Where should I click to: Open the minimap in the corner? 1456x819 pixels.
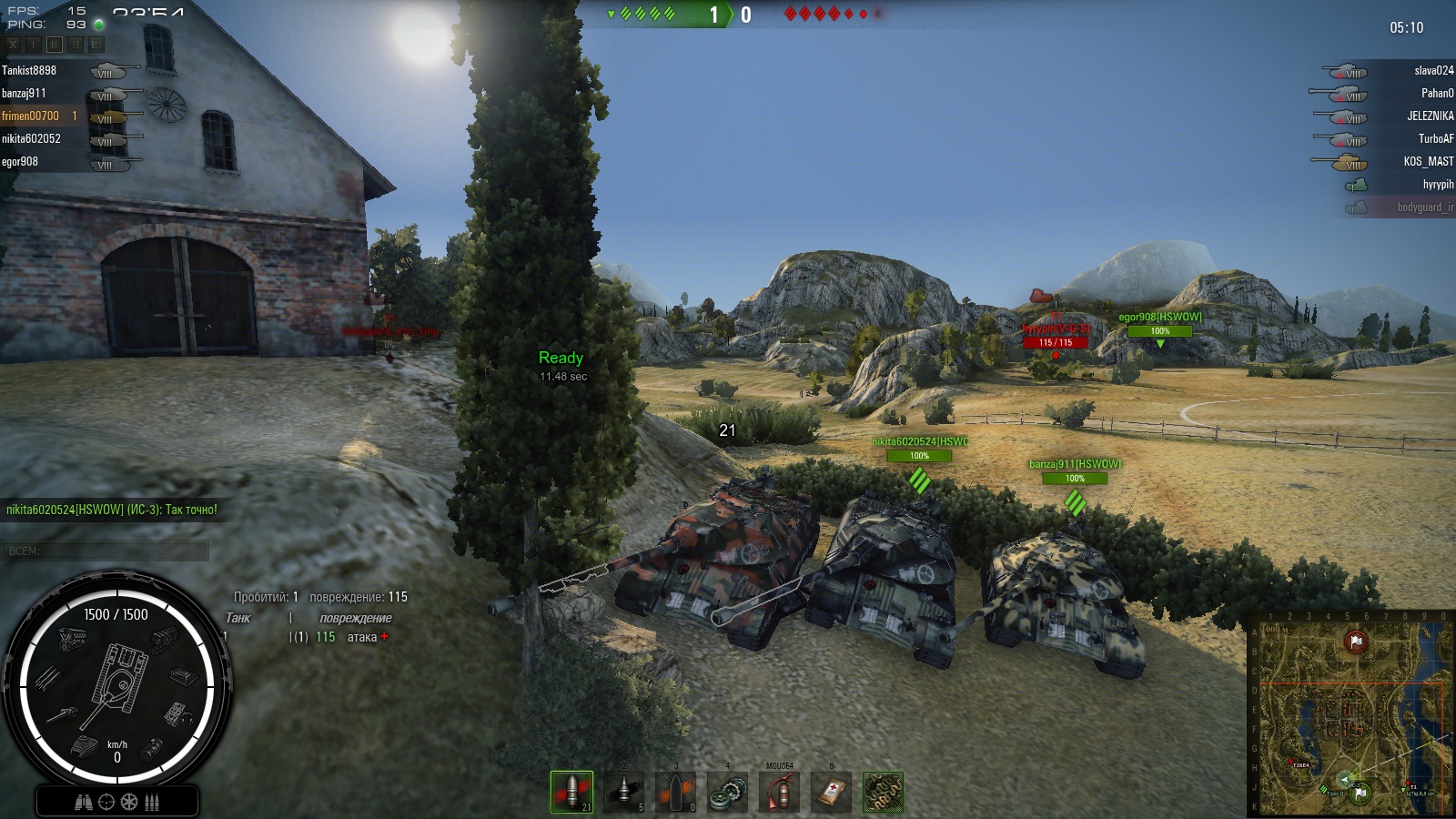coord(1350,713)
